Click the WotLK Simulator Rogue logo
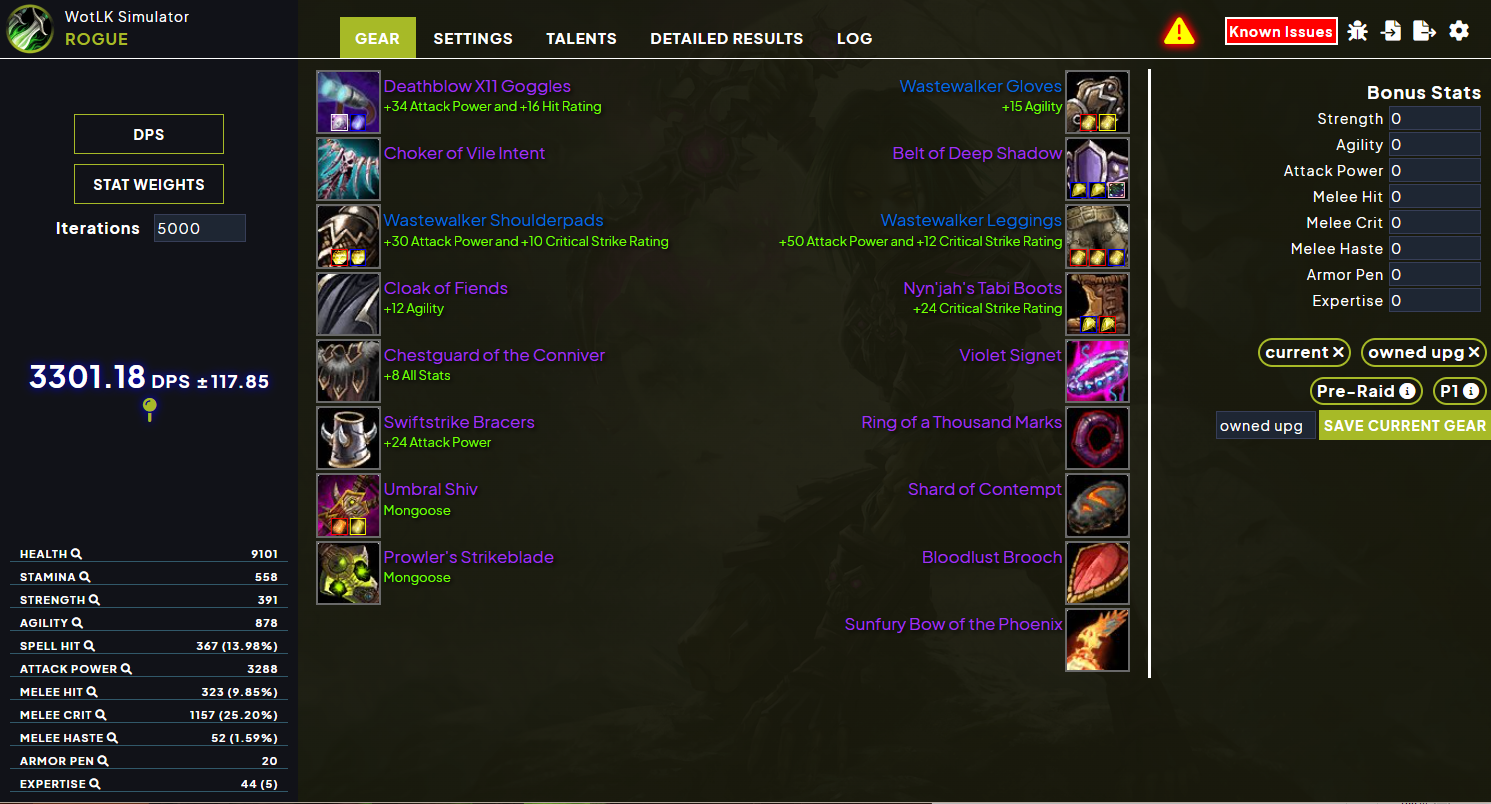1491x804 pixels. tap(28, 28)
